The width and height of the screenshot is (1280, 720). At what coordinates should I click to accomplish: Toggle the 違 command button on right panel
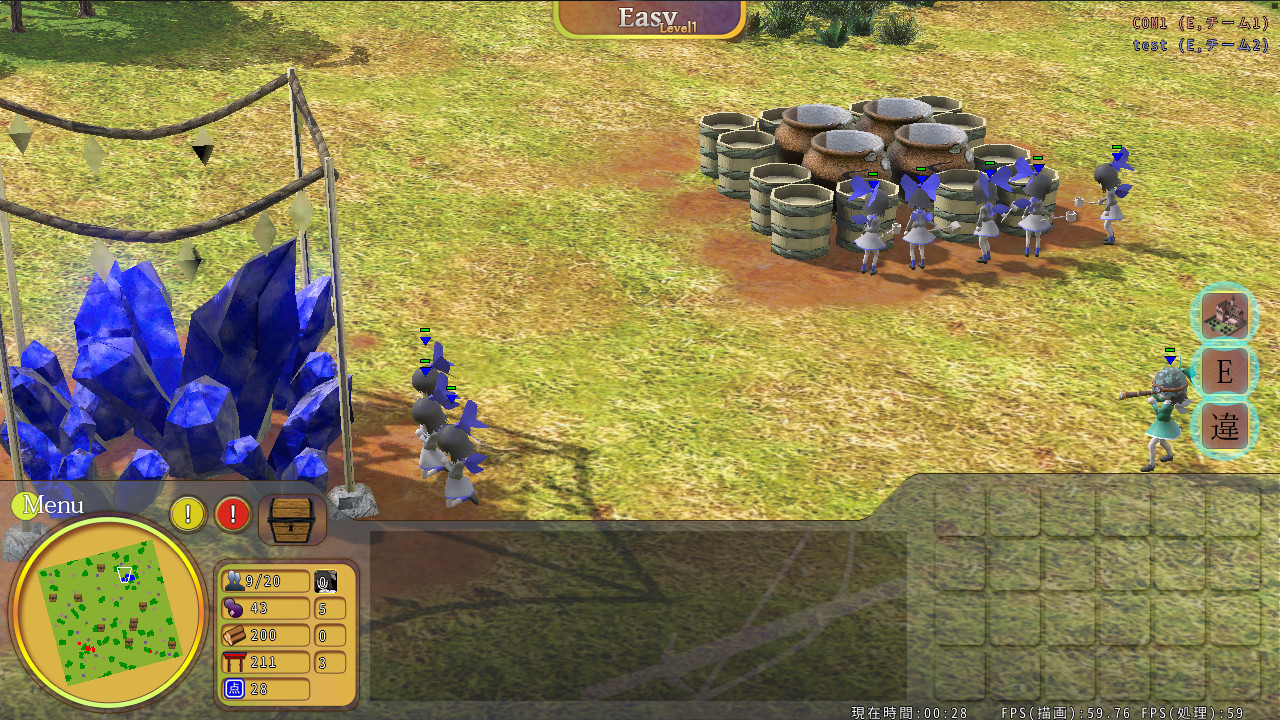point(1224,425)
